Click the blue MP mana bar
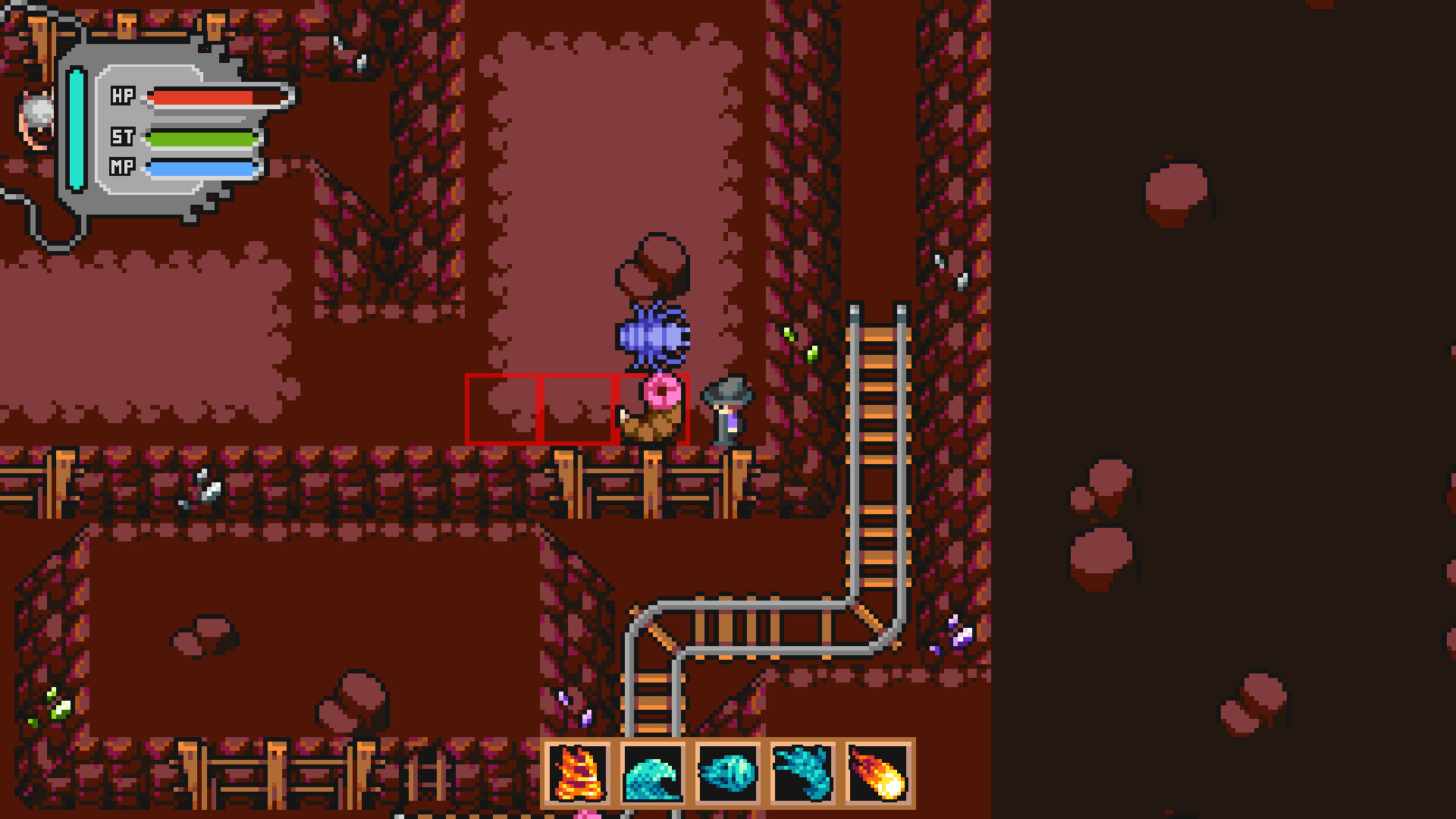This screenshot has width=1456, height=819. pos(201,168)
